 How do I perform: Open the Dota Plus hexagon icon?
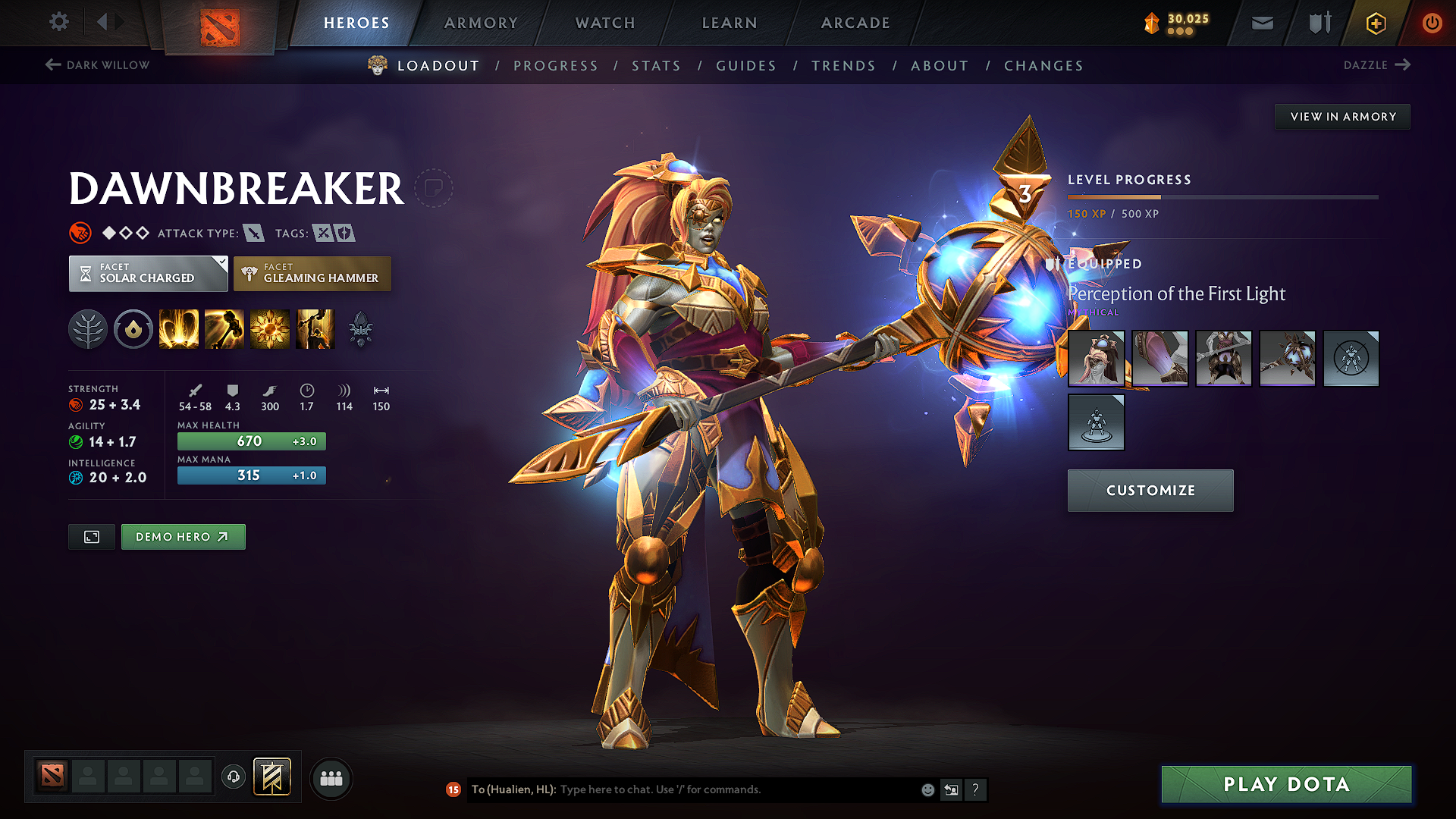coord(1375,23)
